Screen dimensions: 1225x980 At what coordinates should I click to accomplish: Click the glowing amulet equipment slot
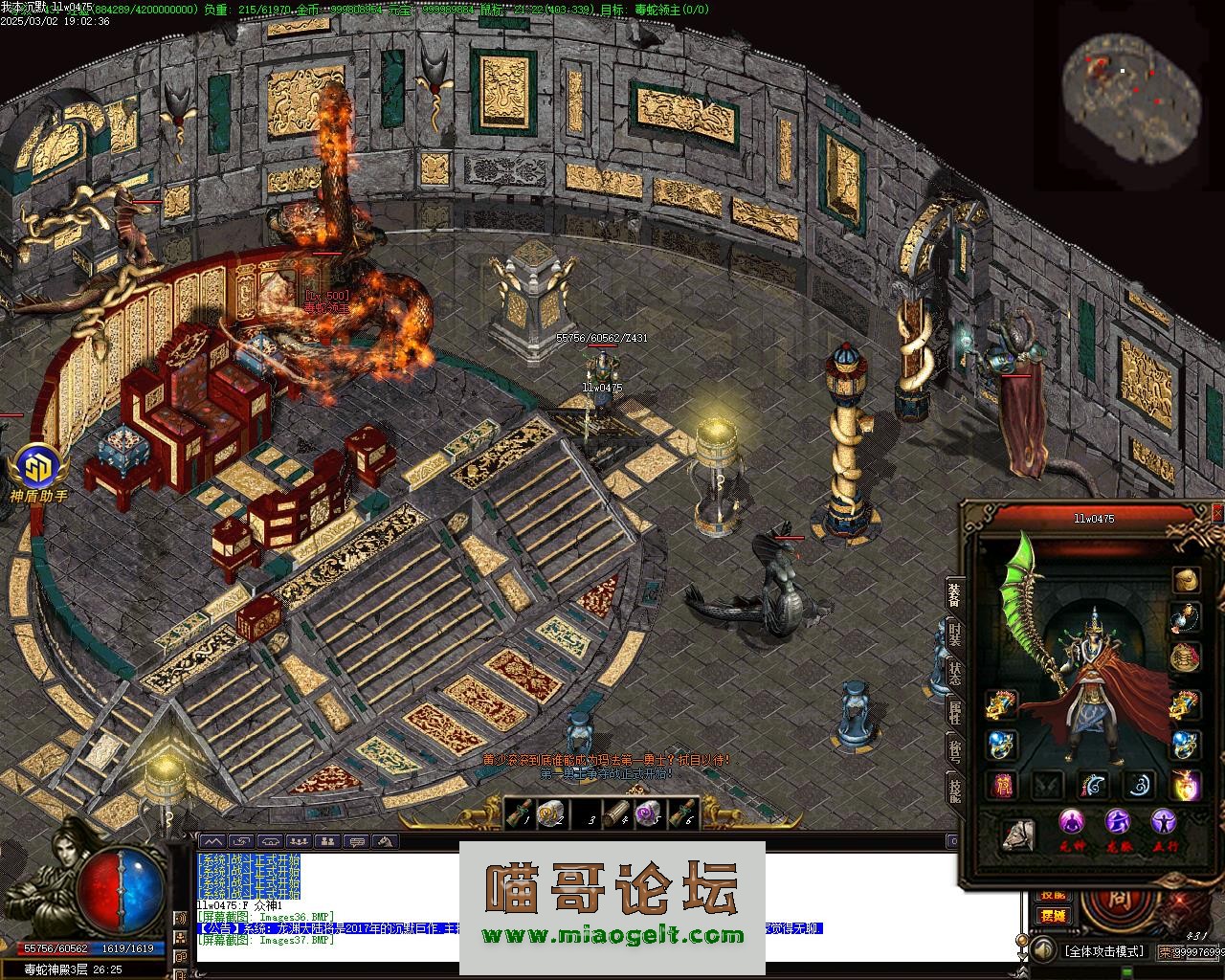(1187, 785)
